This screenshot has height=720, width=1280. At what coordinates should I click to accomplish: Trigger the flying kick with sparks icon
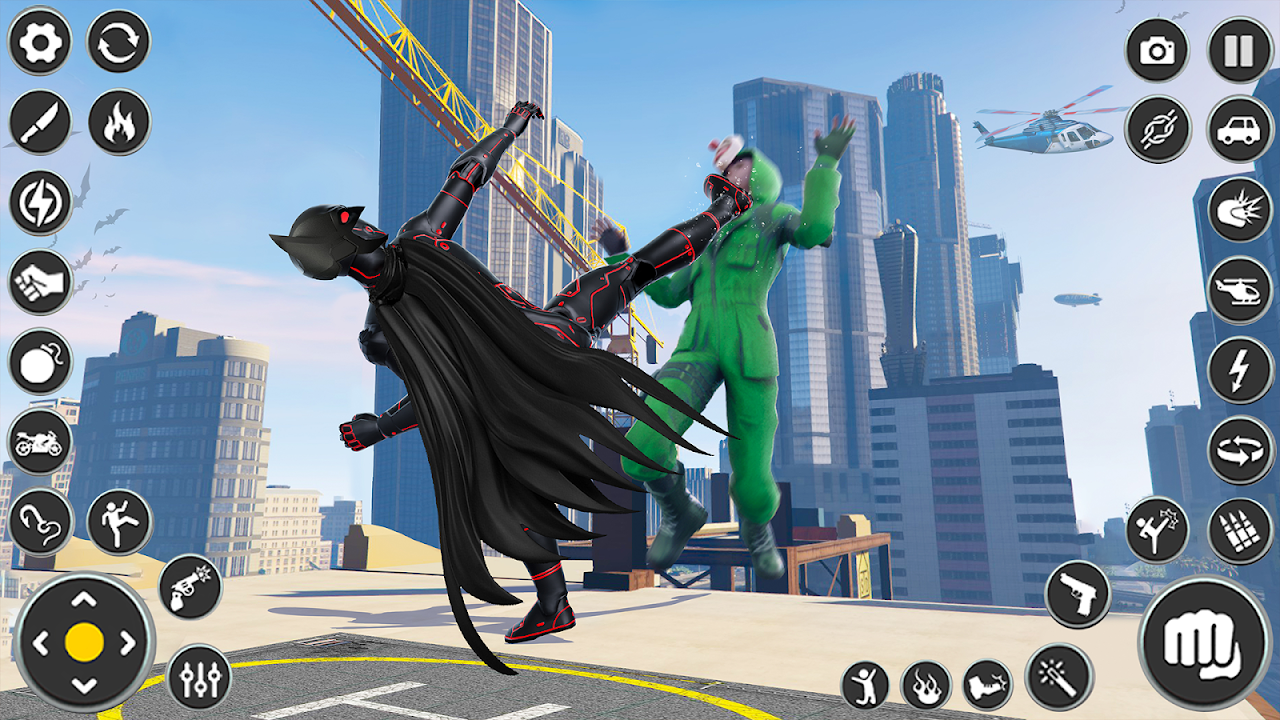[1157, 530]
